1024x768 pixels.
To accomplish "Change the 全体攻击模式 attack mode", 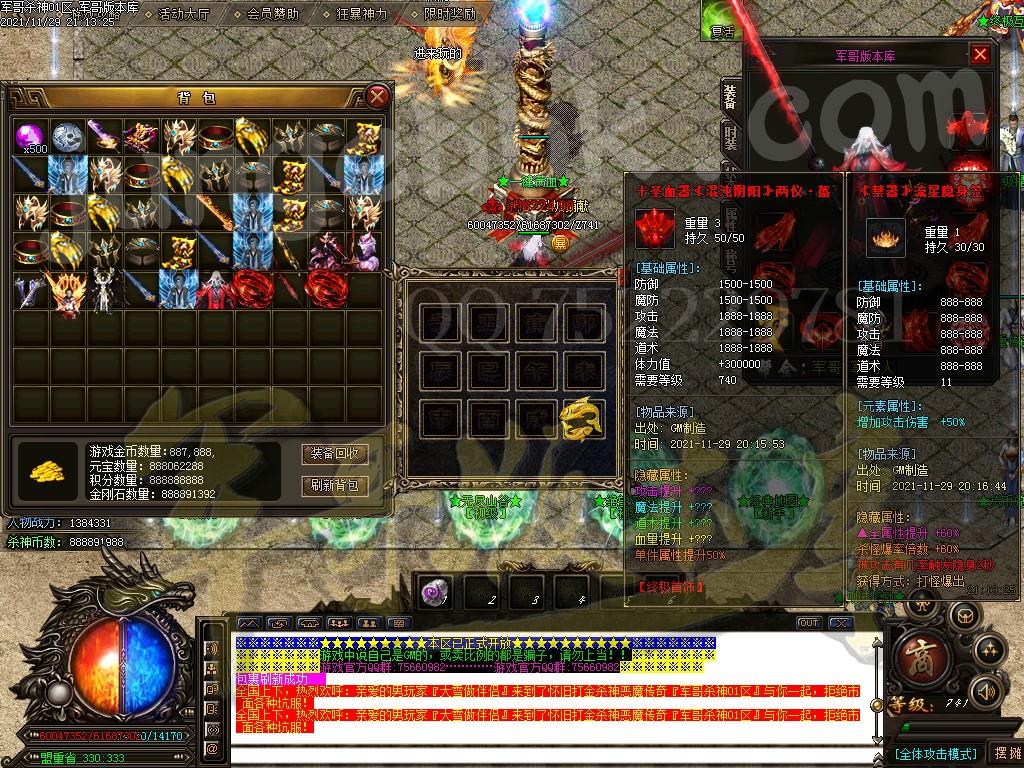I will click(x=934, y=753).
